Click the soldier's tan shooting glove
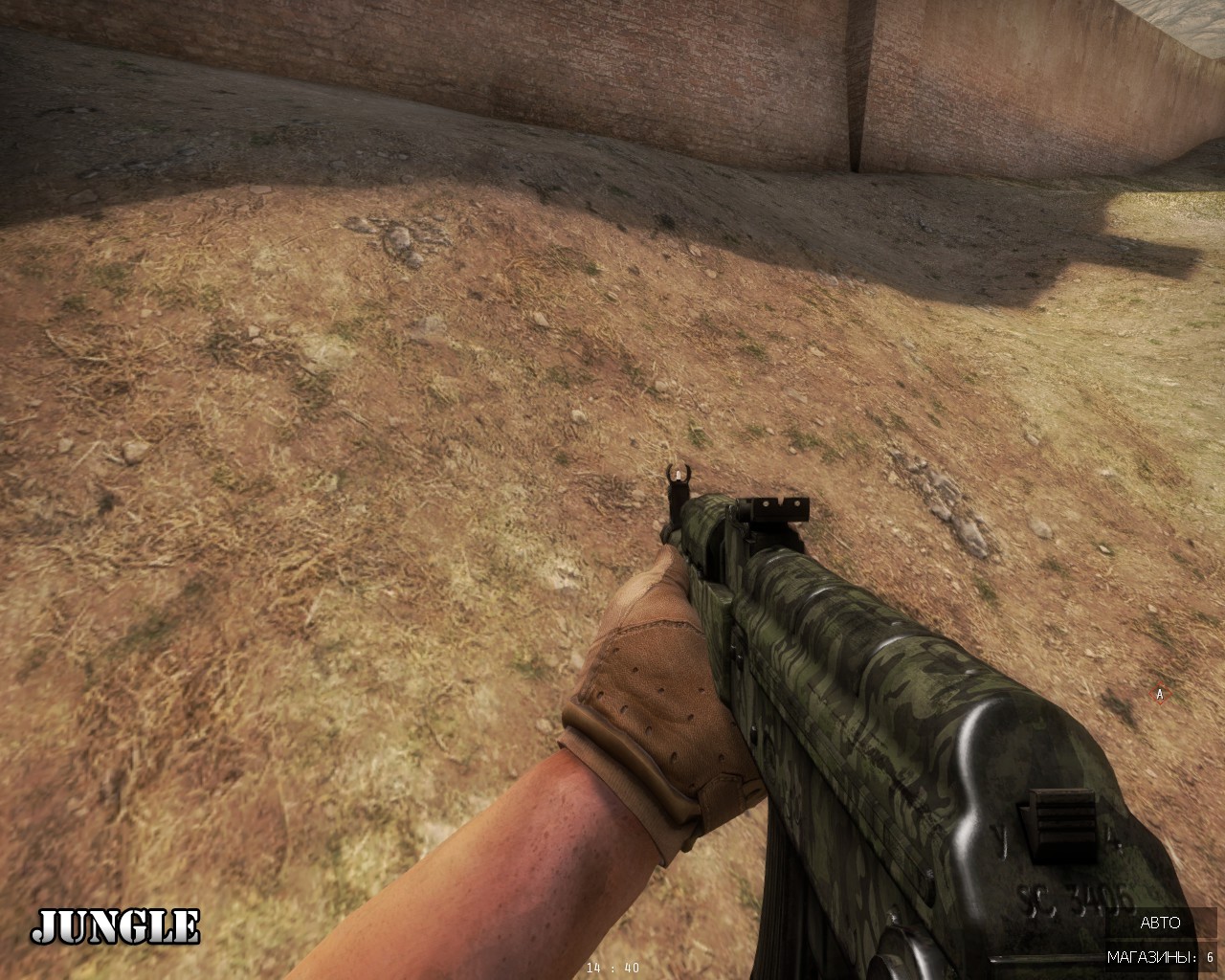This screenshot has width=1225, height=980. click(x=660, y=689)
